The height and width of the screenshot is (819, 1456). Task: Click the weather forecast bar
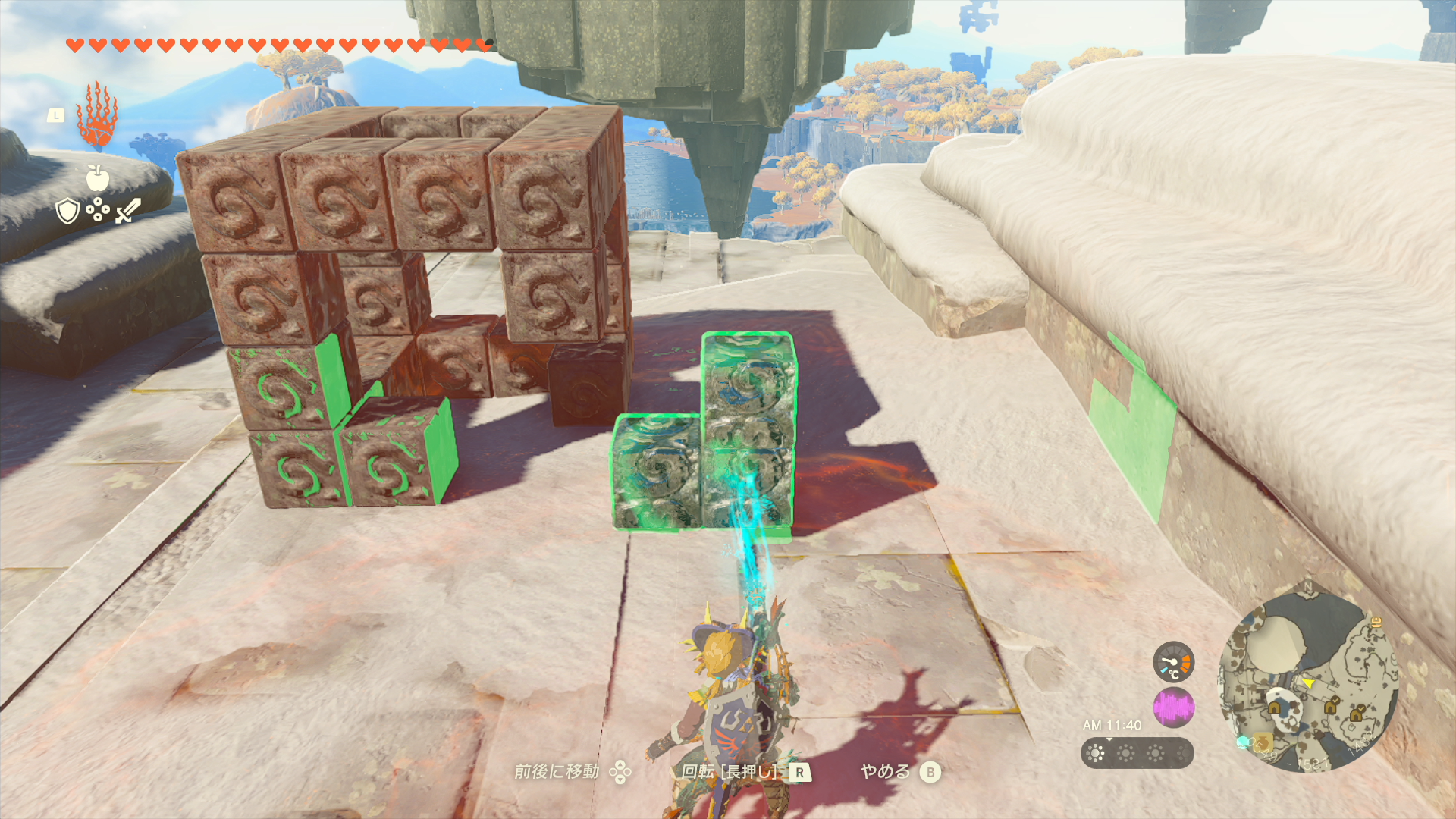(1137, 753)
